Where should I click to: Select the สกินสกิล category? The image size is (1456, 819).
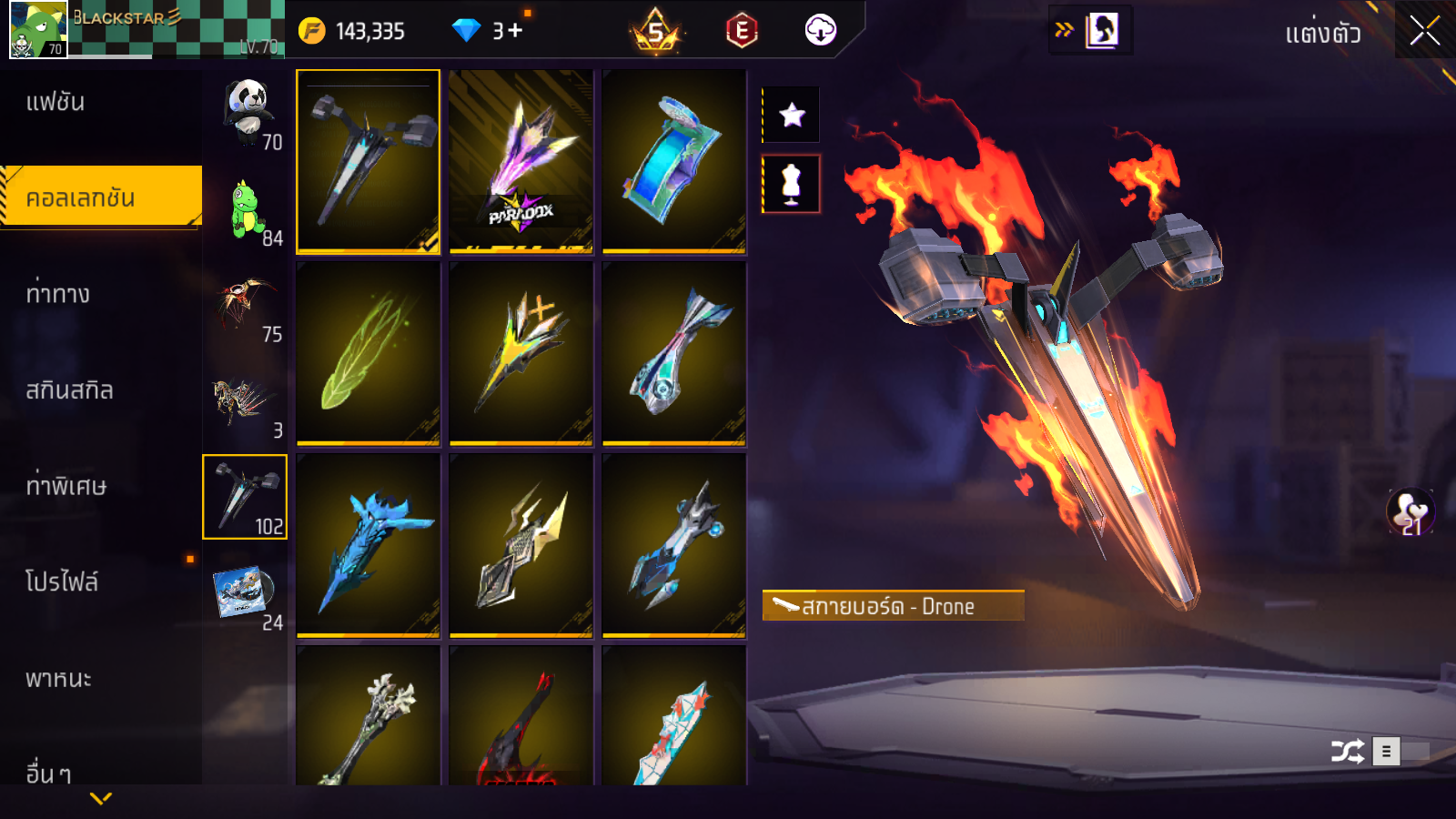[x=69, y=390]
